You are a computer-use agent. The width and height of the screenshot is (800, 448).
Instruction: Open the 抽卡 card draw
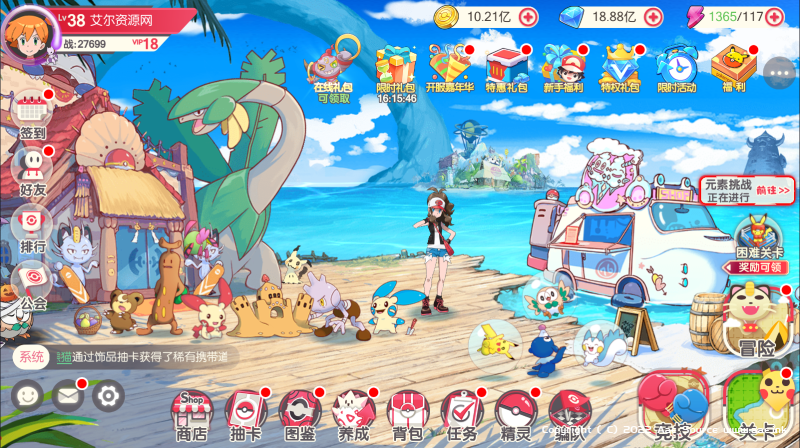(245, 414)
